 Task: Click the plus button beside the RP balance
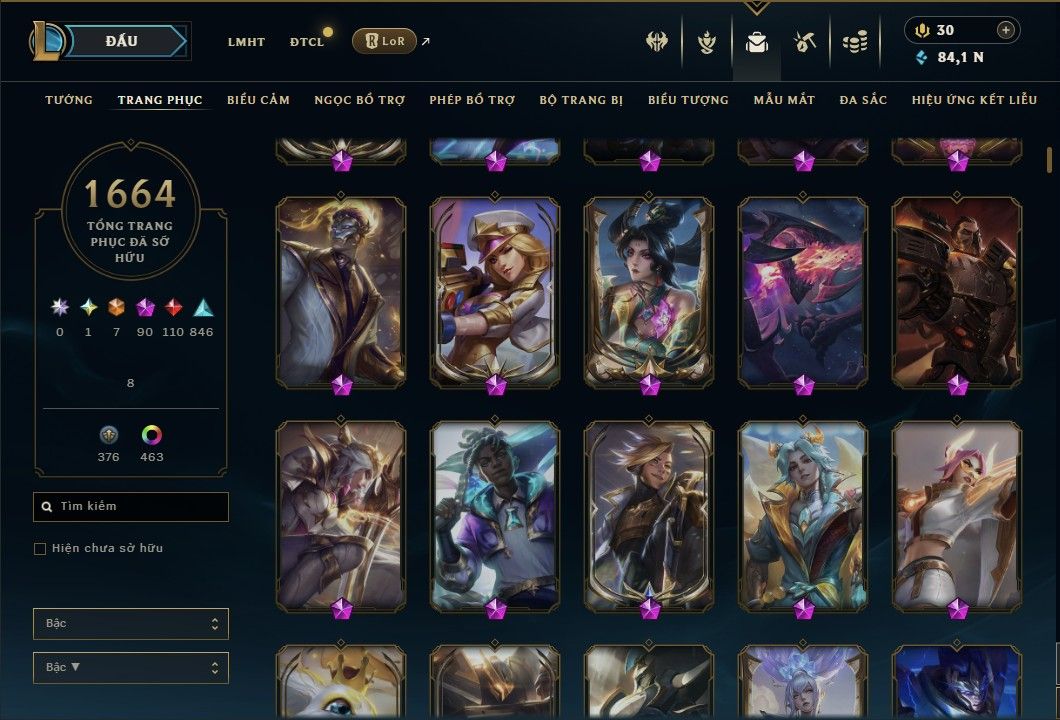coord(1006,30)
